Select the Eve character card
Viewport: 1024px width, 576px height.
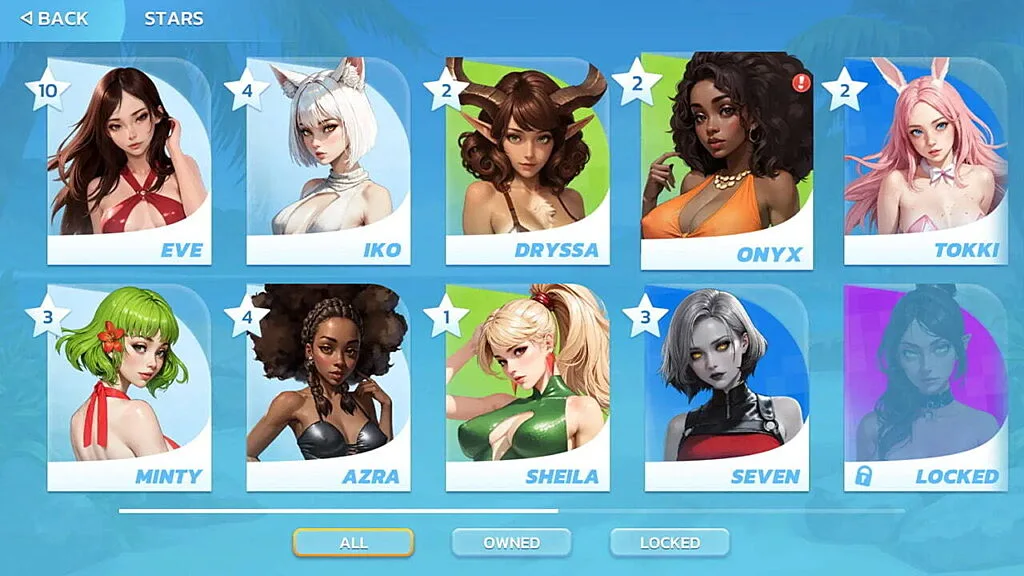click(x=129, y=162)
